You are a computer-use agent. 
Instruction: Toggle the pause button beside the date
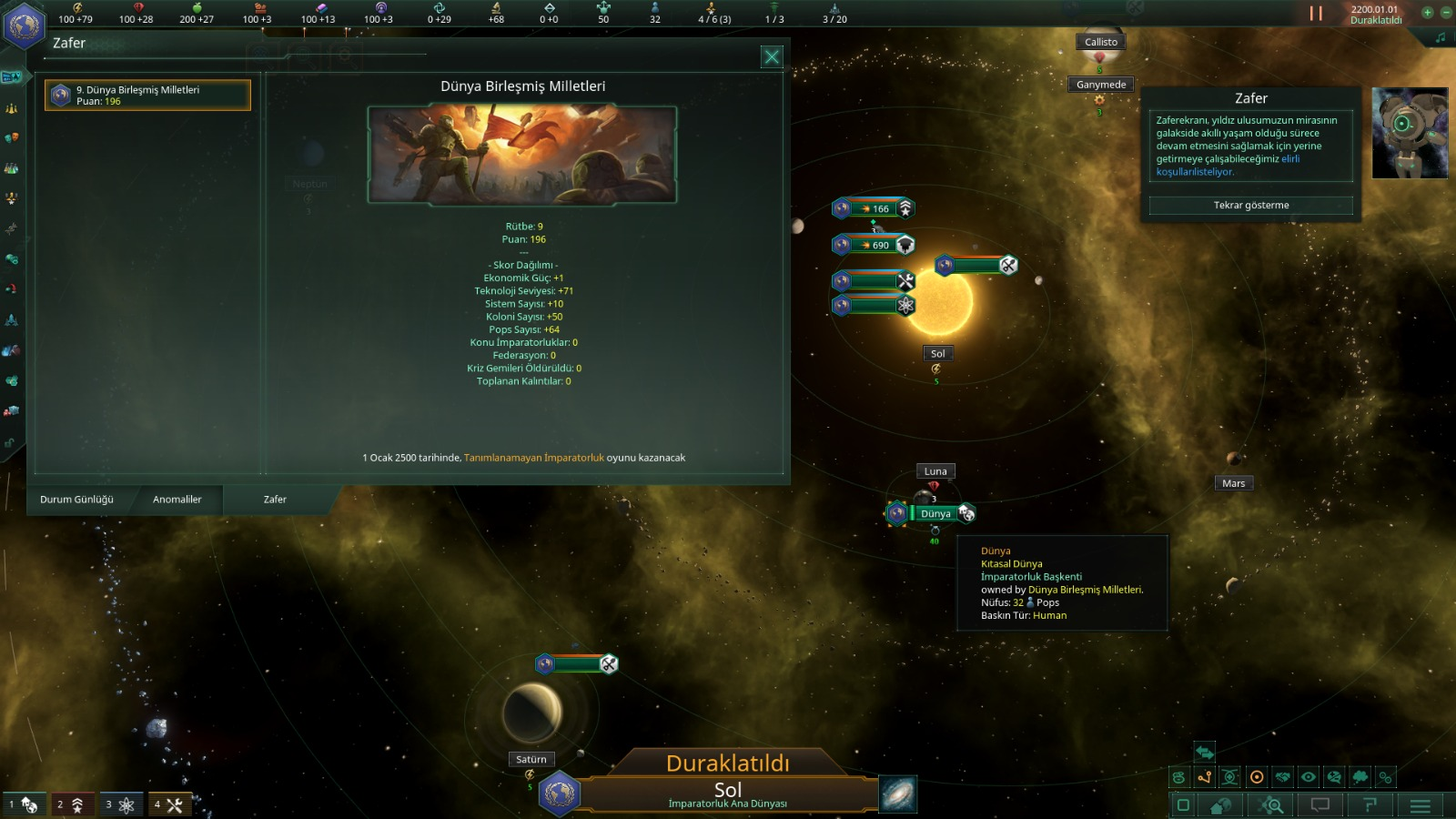click(x=1316, y=14)
